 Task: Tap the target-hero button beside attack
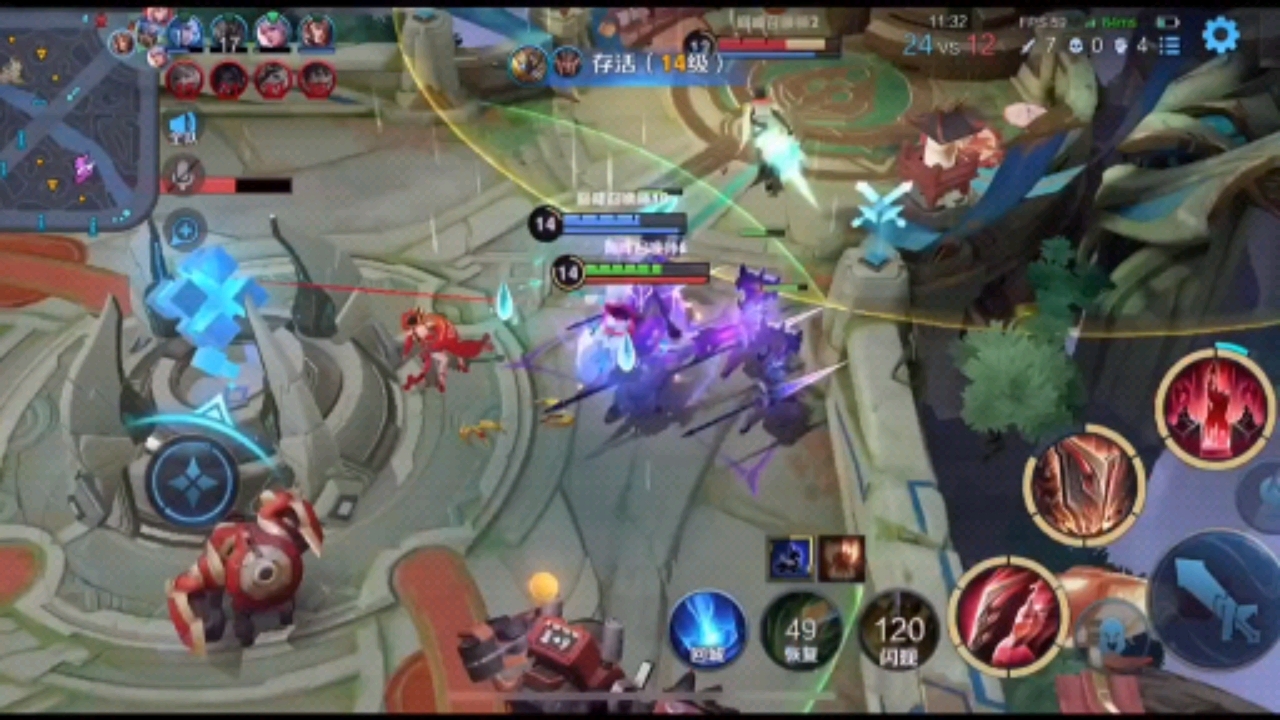coord(1112,632)
